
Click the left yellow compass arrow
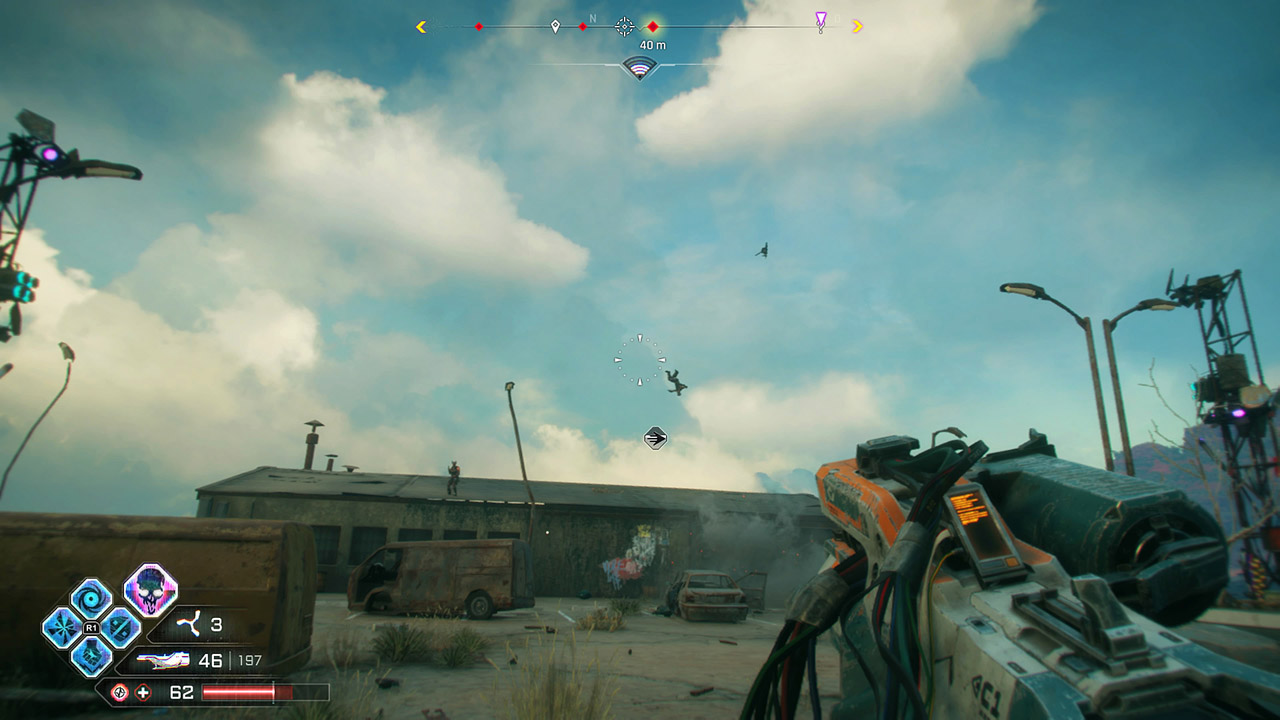pyautogui.click(x=421, y=26)
